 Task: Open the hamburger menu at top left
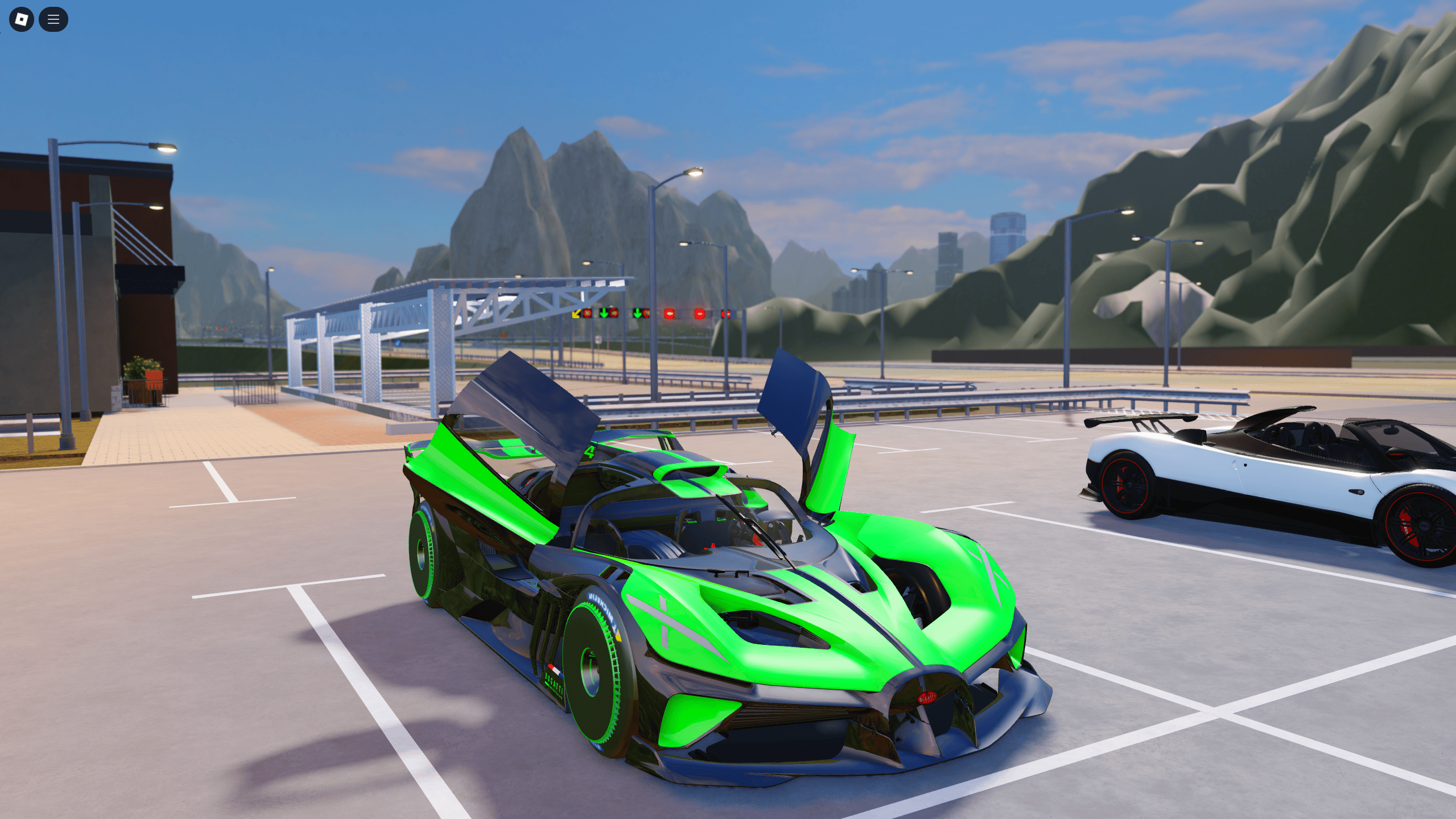point(53,19)
